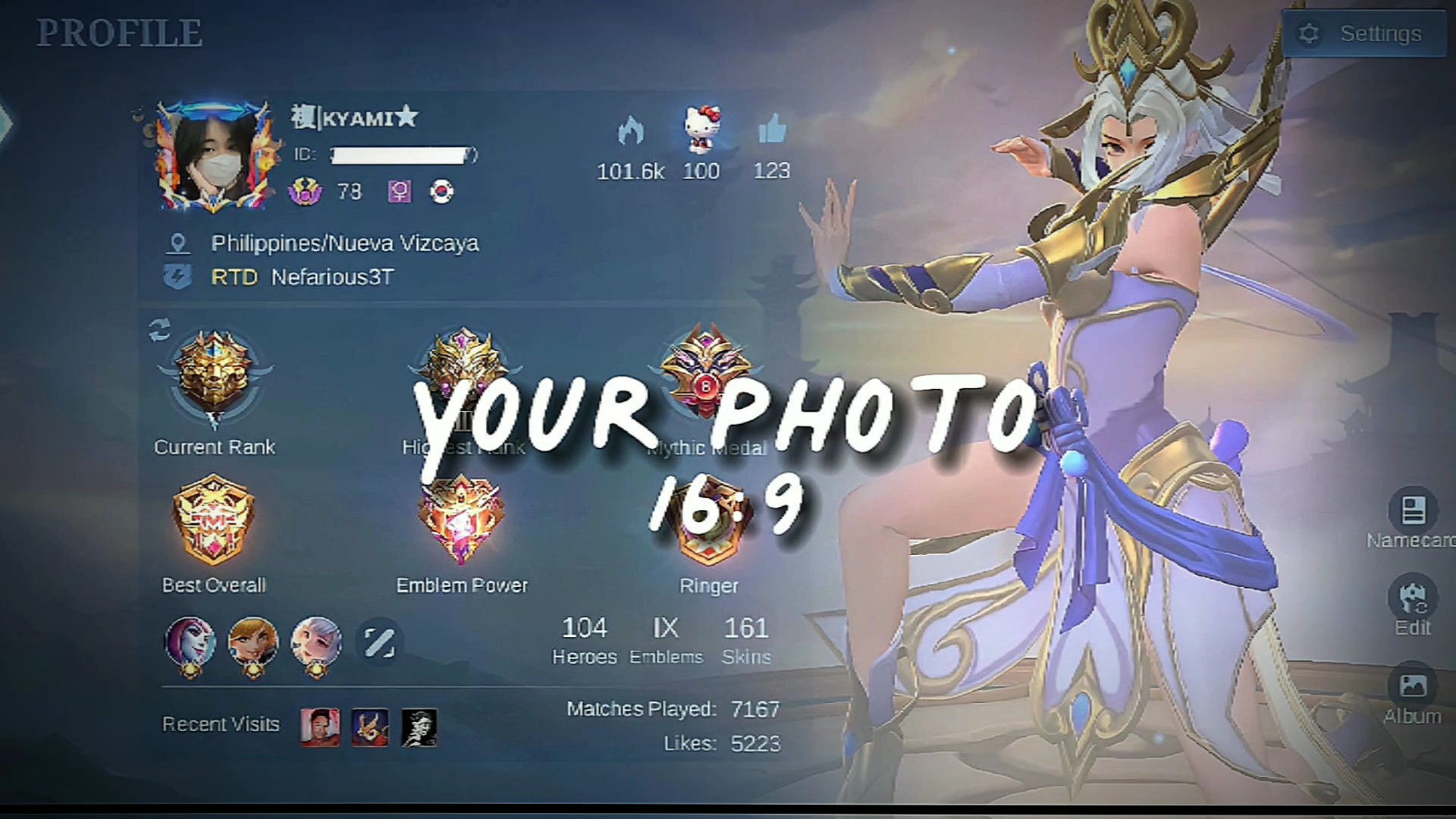Open the Settings menu
The height and width of the screenshot is (819, 1456).
[1364, 34]
